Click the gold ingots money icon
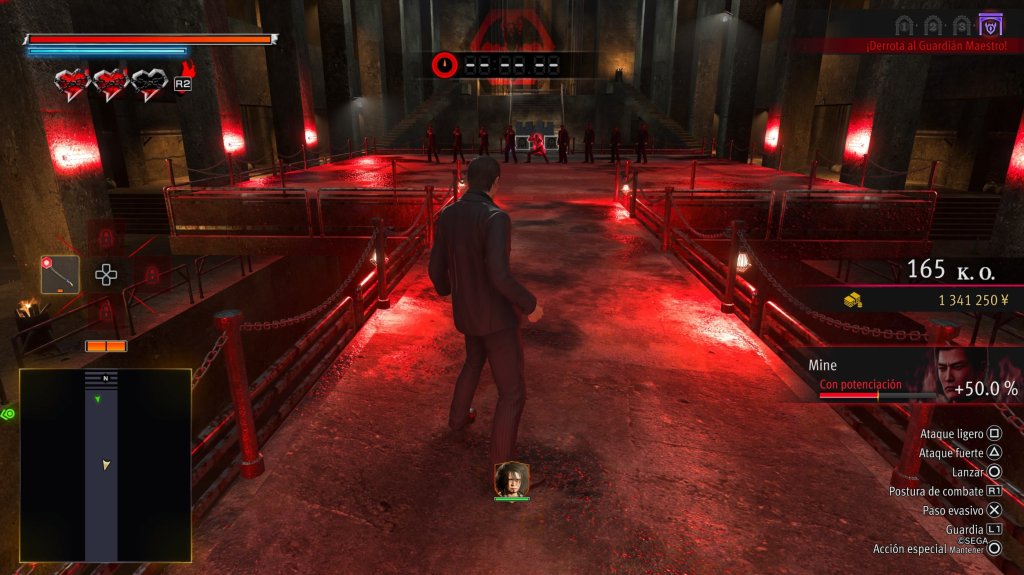The width and height of the screenshot is (1024, 575). click(852, 300)
